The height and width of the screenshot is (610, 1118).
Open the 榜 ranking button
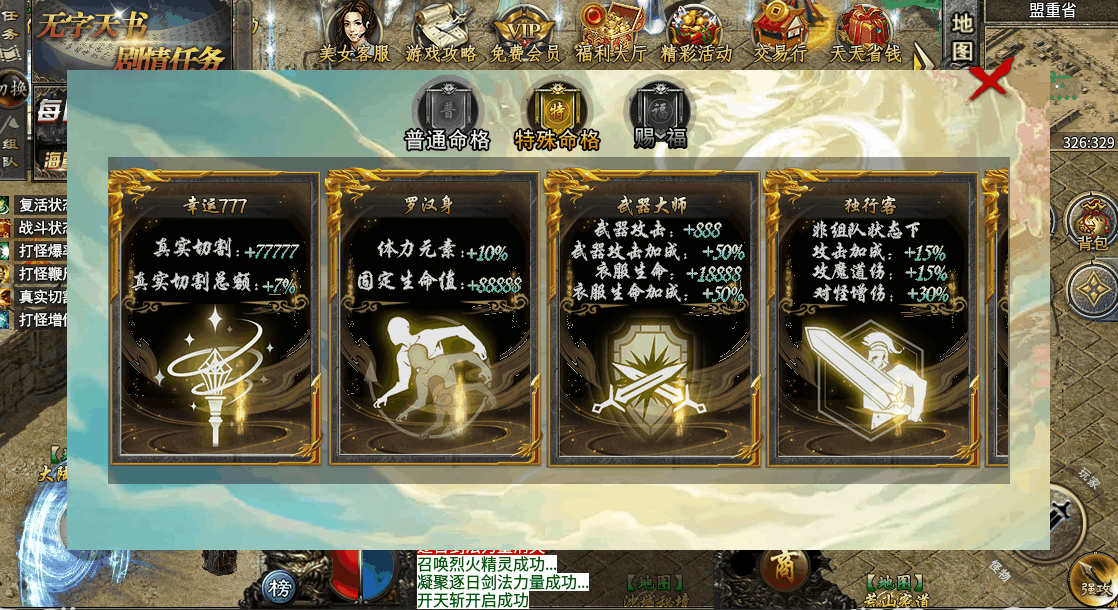coord(279,588)
